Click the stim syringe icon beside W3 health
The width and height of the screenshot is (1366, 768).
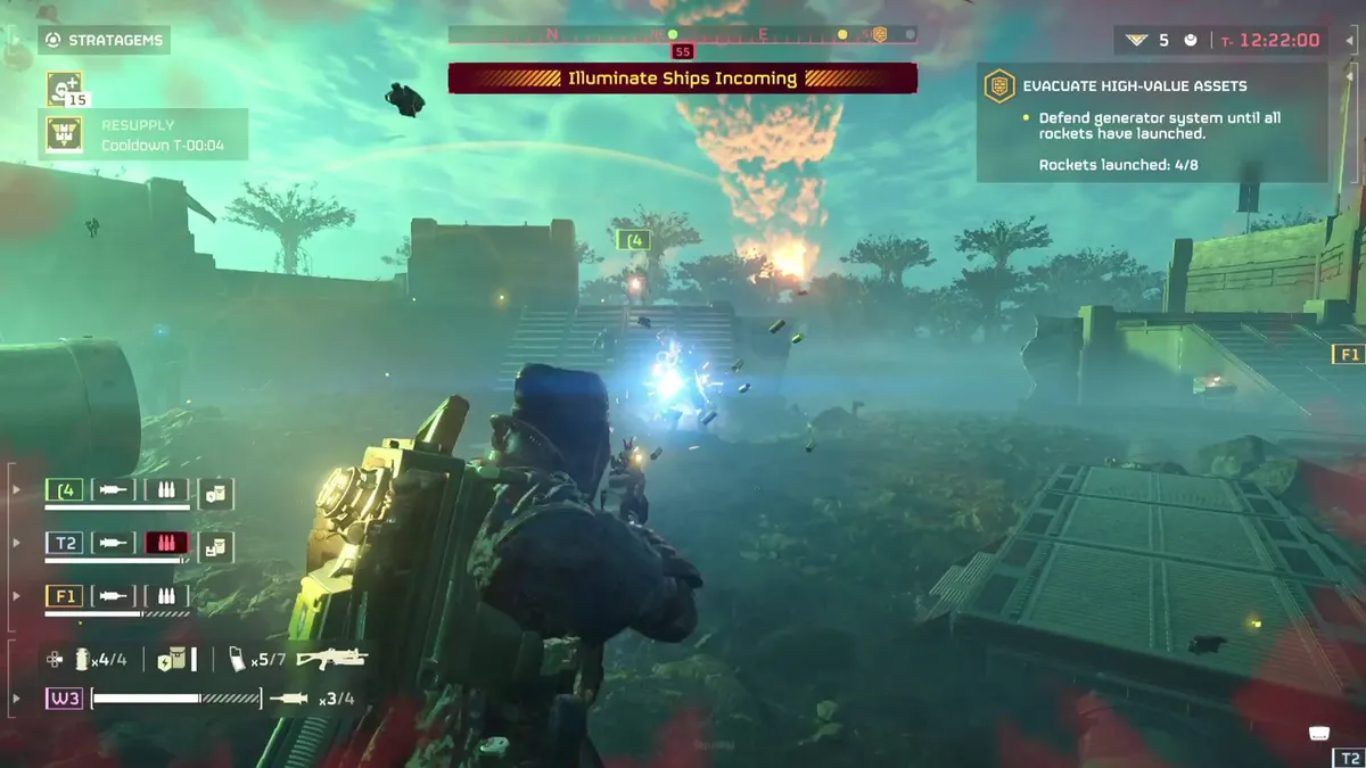coord(290,698)
